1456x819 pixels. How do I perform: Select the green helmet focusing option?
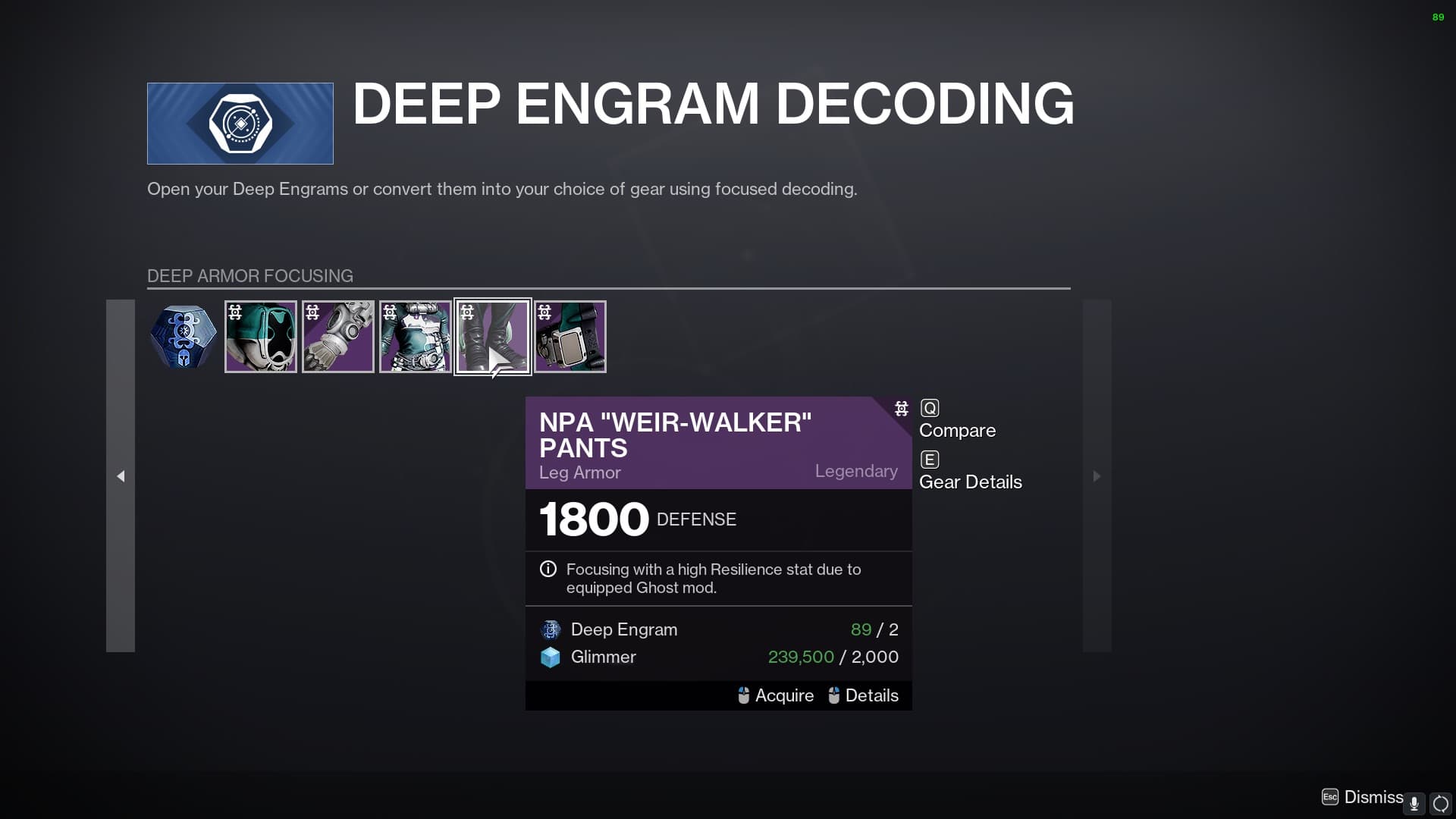point(260,336)
